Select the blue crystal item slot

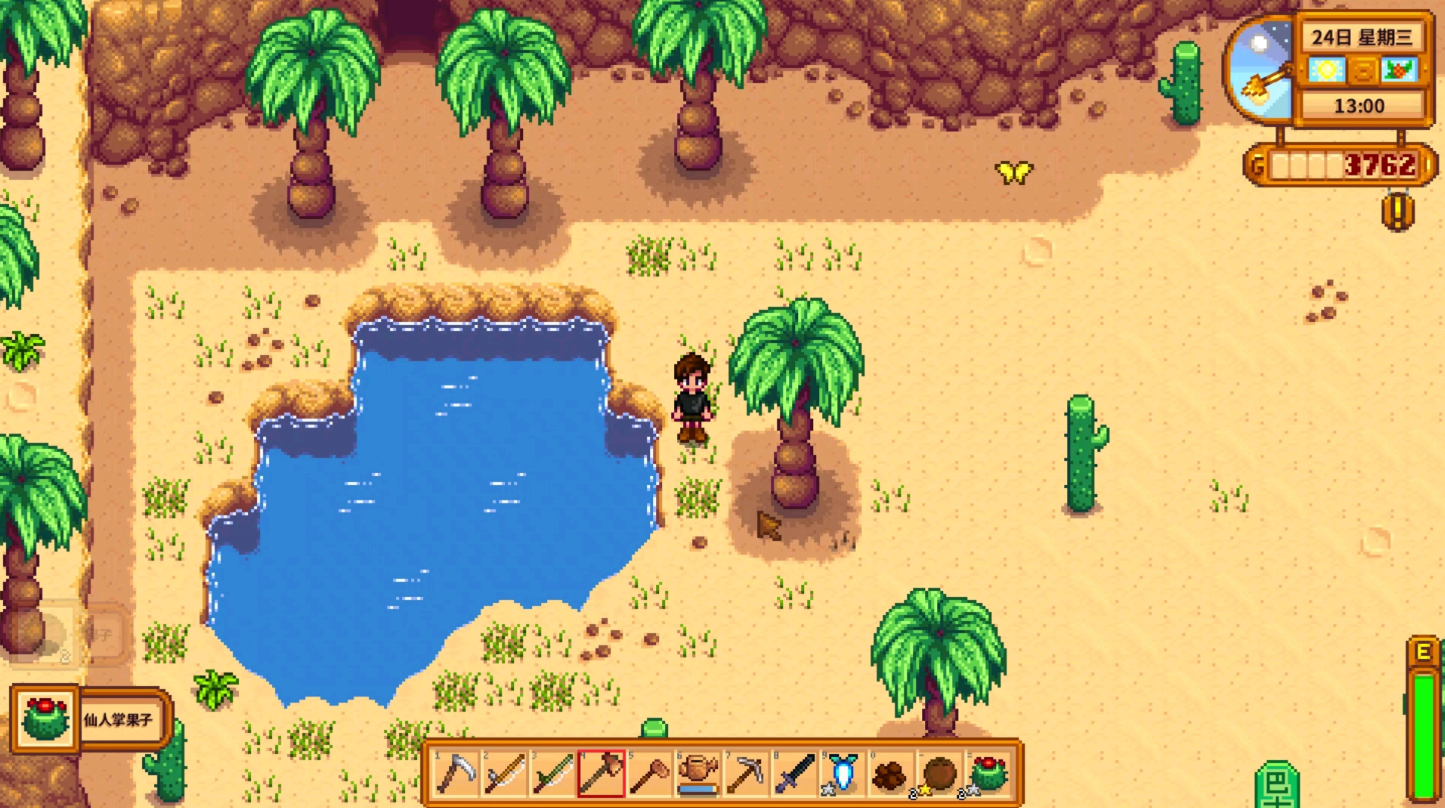point(843,773)
